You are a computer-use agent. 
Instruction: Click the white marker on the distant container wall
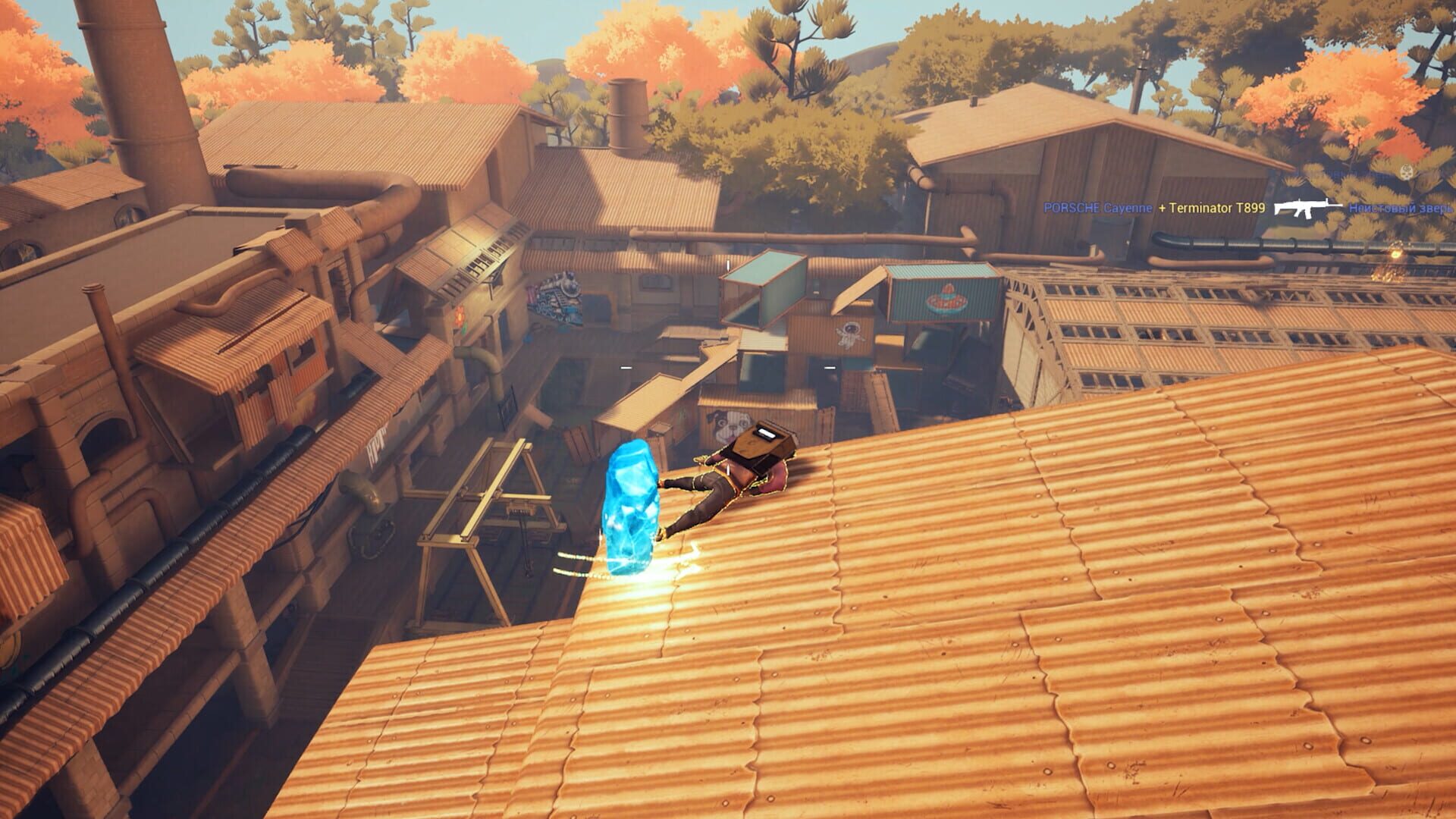(x=829, y=368)
